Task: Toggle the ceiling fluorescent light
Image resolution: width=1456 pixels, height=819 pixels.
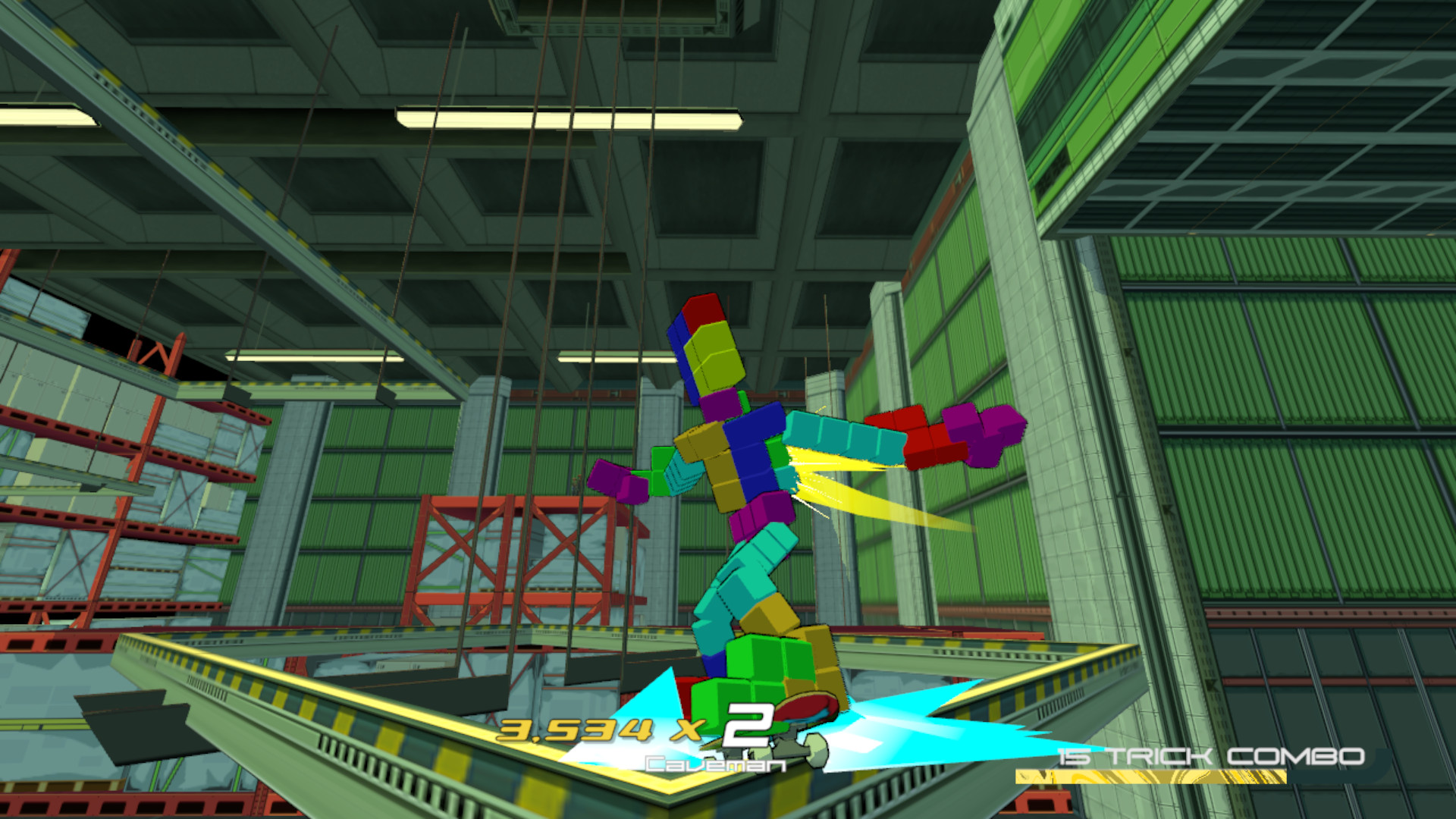Action: (x=569, y=118)
